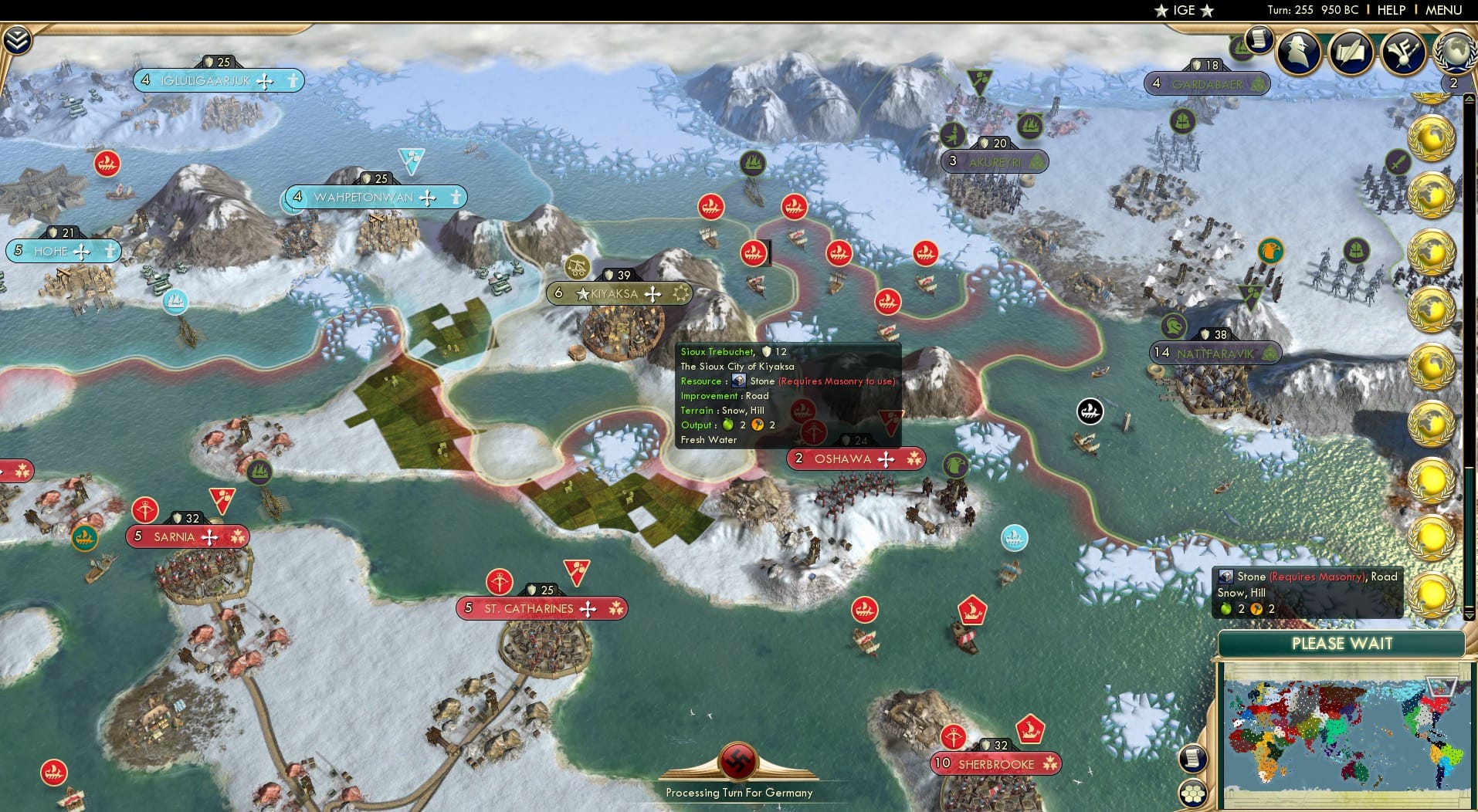Screen dimensions: 1478x812
Task: Open the Diplomacy overview quill-and-scroll icon
Action: [1351, 52]
